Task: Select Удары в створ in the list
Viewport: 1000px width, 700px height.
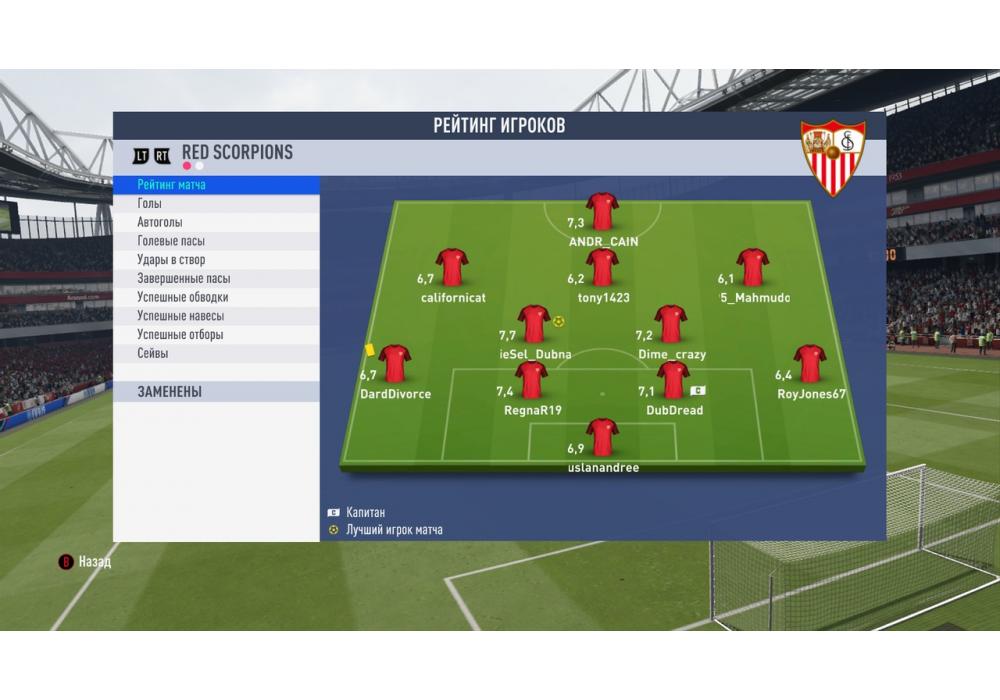Action: coord(216,260)
